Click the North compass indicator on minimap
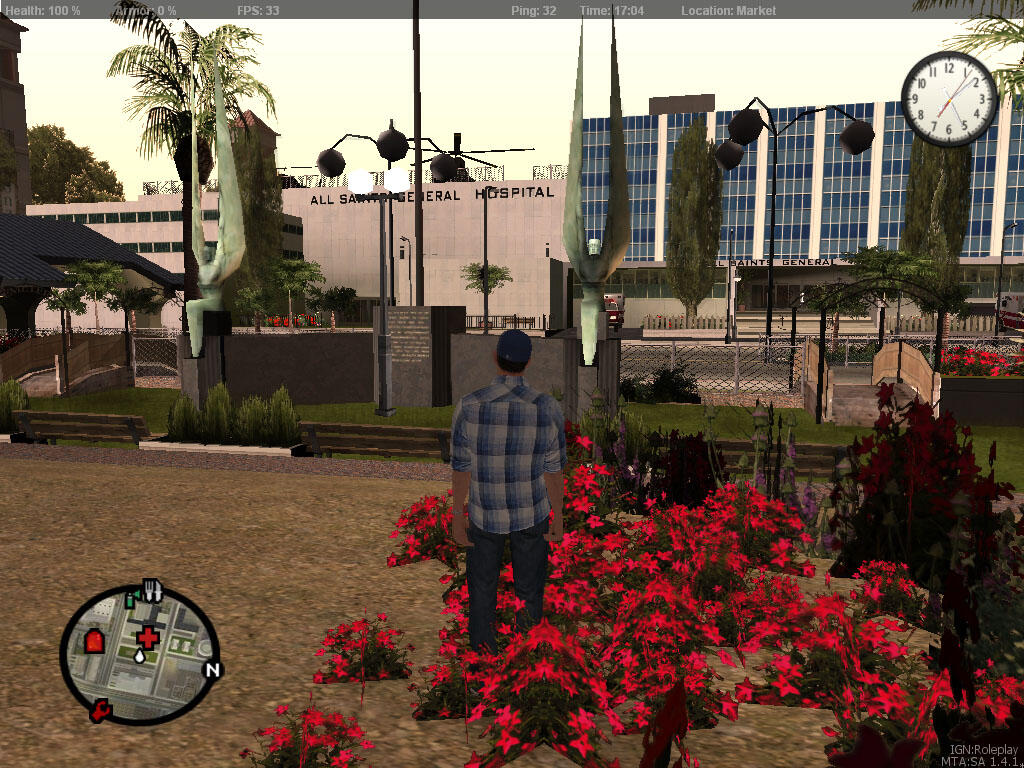 (211, 670)
